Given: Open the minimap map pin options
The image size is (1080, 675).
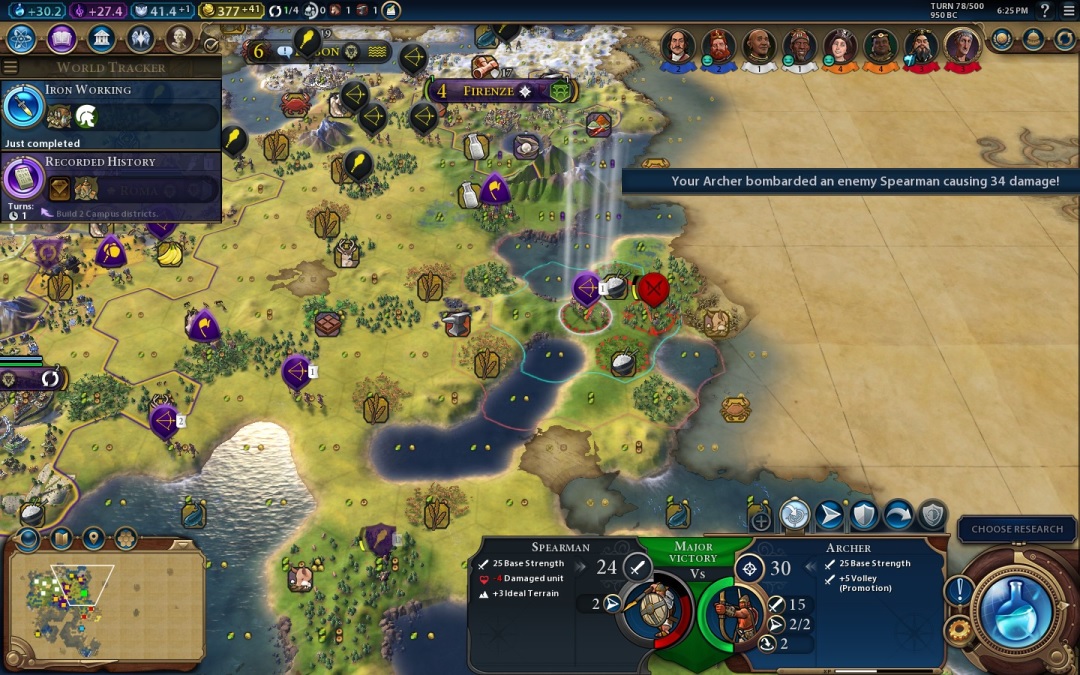Looking at the screenshot, I should click(x=94, y=538).
